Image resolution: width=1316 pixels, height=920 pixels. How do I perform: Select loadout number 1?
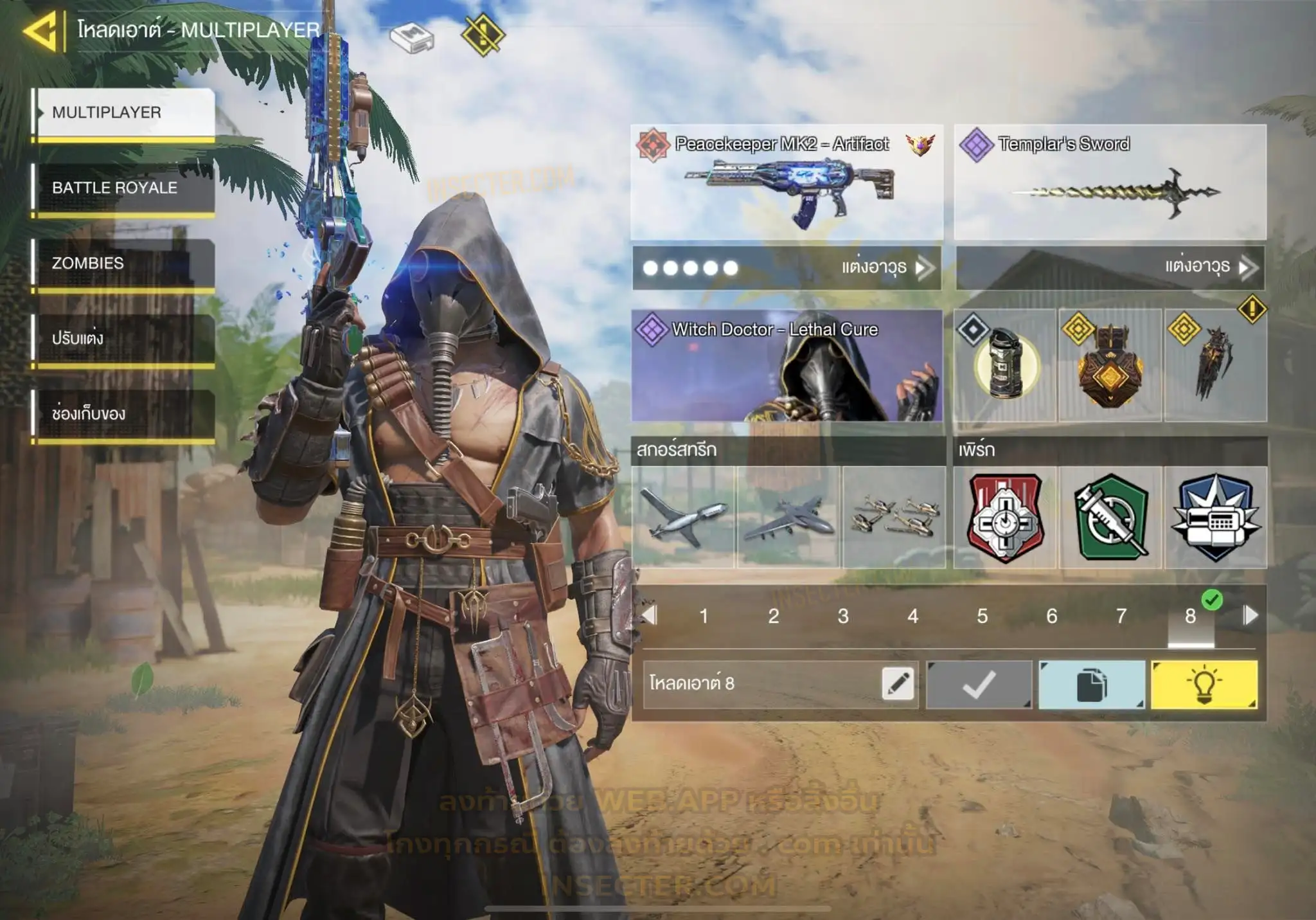pos(704,616)
